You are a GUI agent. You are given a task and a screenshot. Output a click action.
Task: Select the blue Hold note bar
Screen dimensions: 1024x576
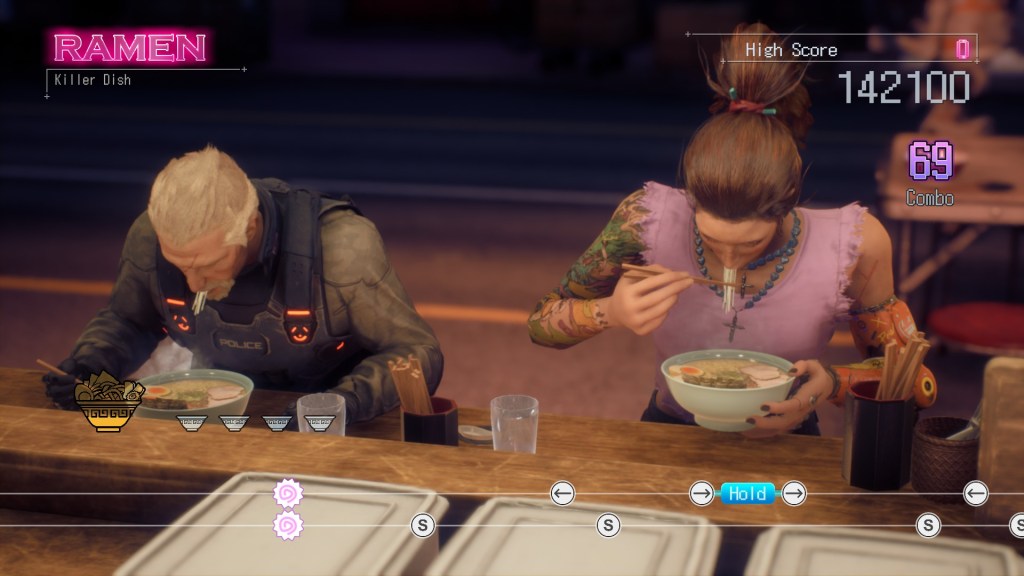click(x=748, y=493)
